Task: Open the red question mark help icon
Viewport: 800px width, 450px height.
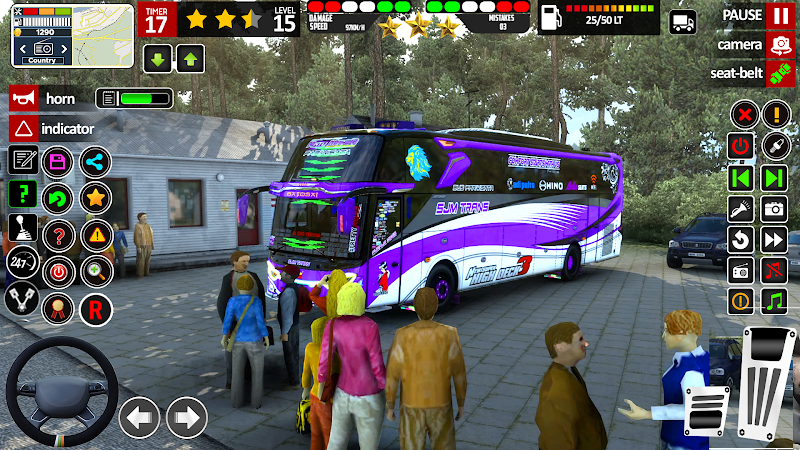Action: pyautogui.click(x=59, y=236)
